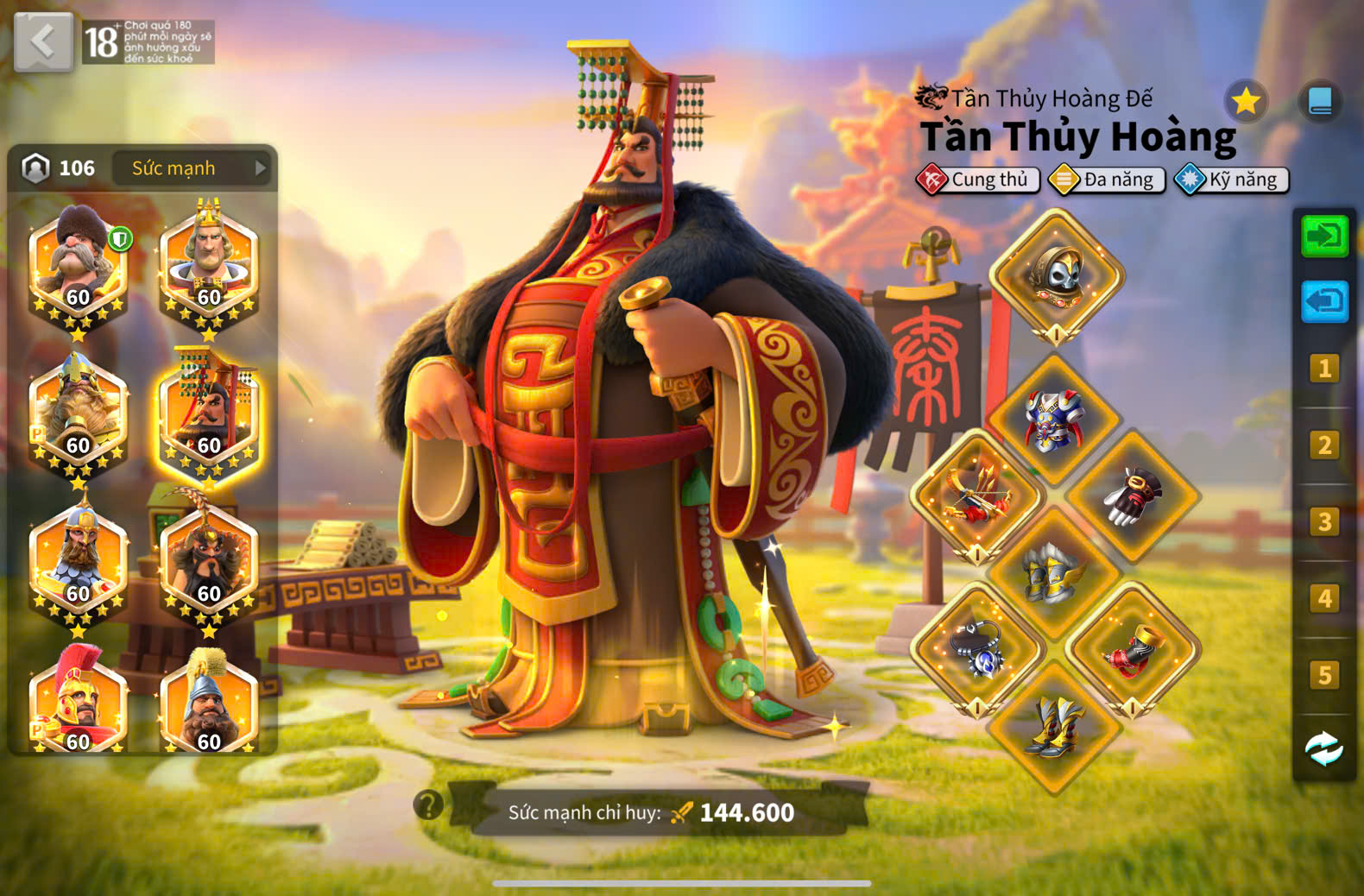Click the circular arrows swap button

(x=1324, y=748)
